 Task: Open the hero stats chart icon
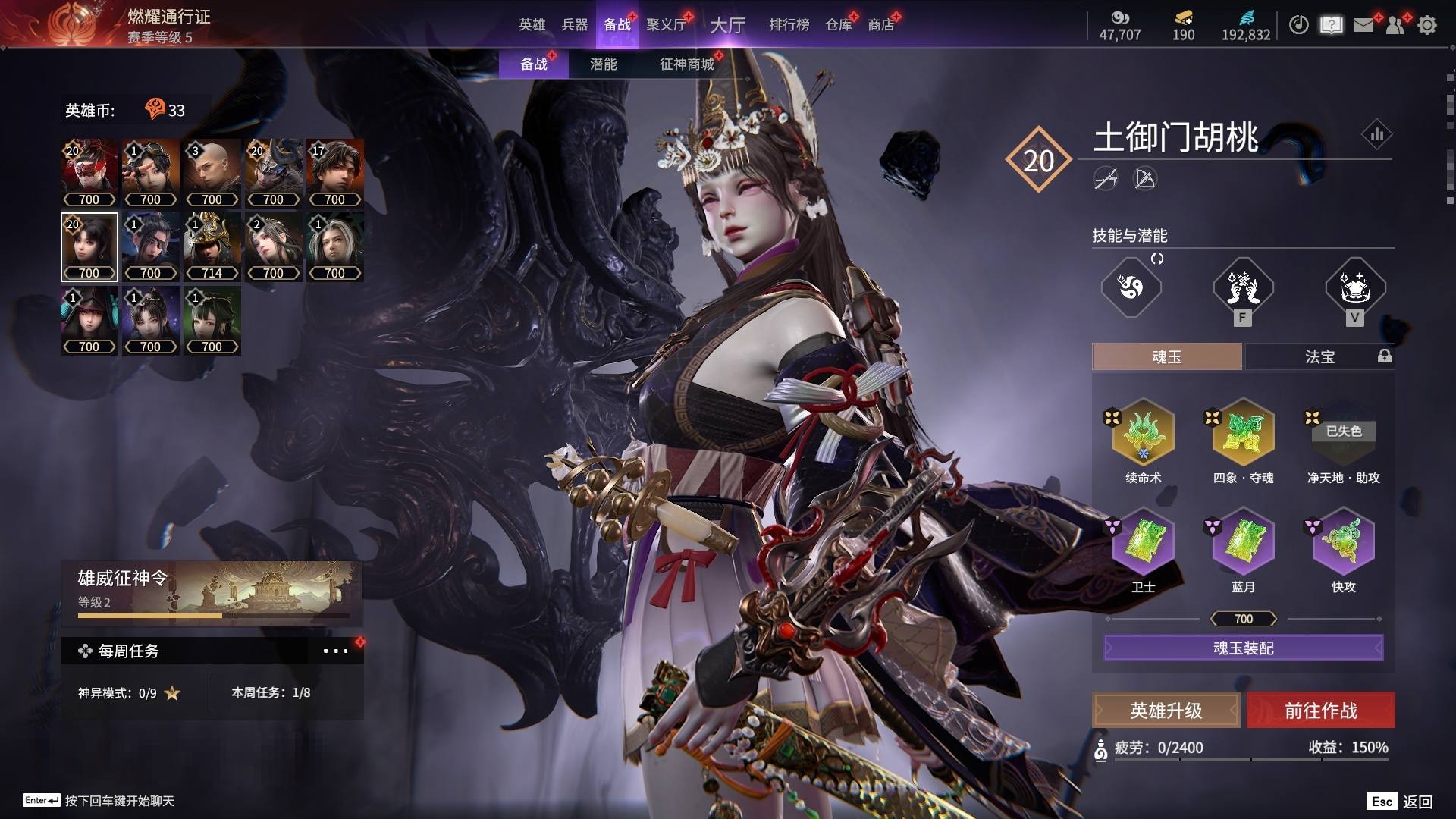(1376, 135)
